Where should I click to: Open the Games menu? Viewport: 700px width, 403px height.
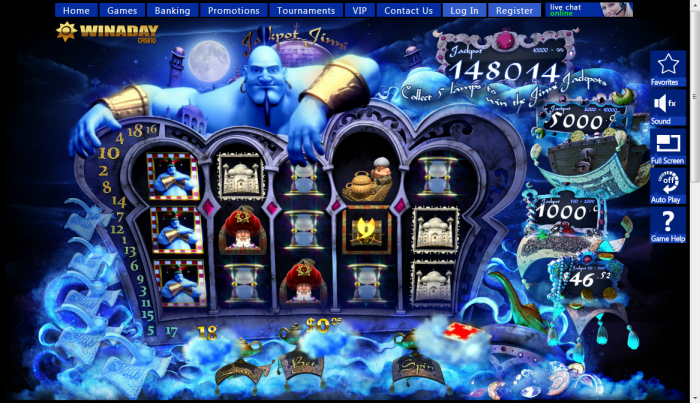(x=122, y=10)
